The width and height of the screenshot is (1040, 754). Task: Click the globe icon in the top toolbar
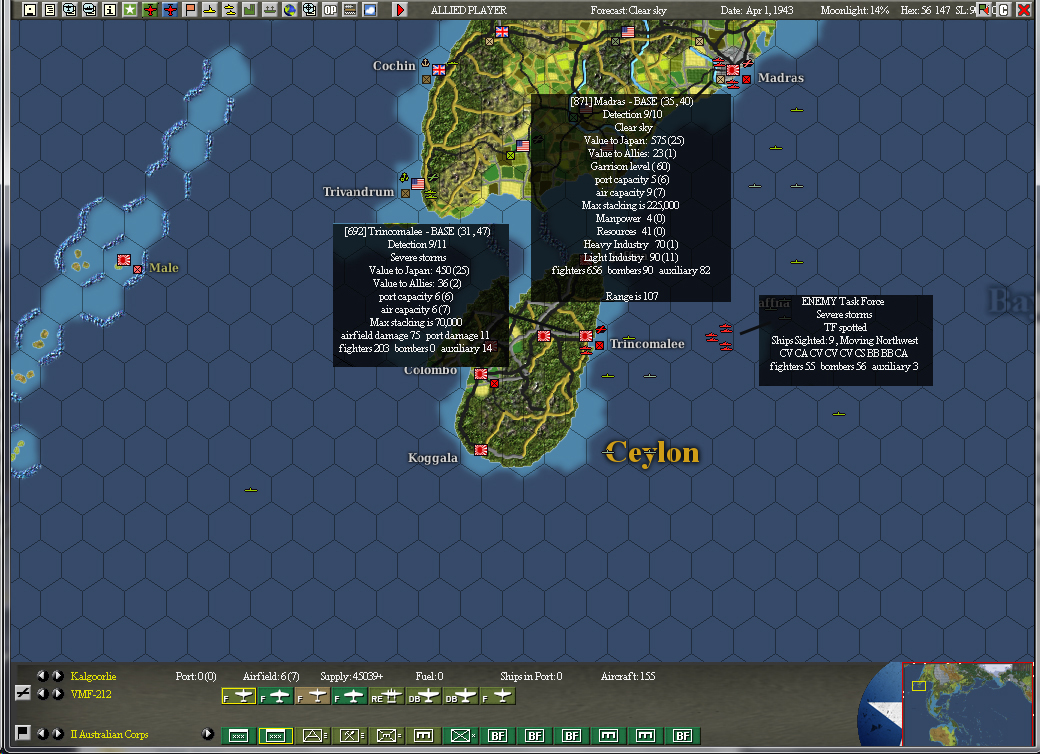coord(290,10)
